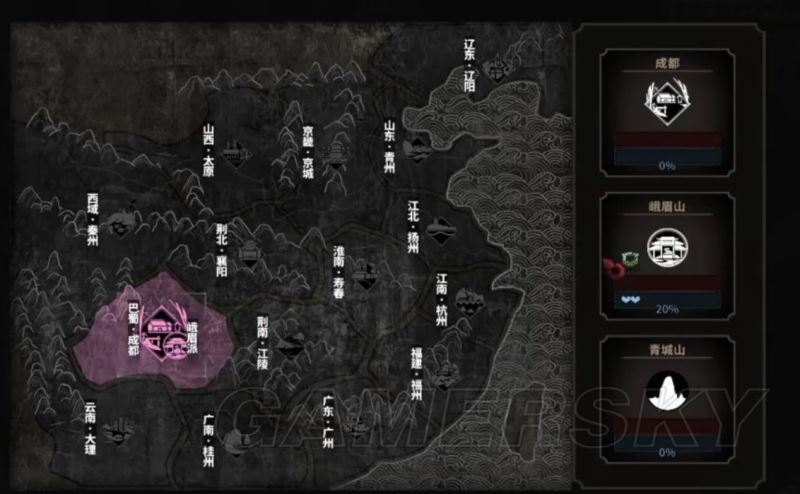Click the 辽东·辽阳 map marker
This screenshot has height=494, width=800.
[493, 70]
